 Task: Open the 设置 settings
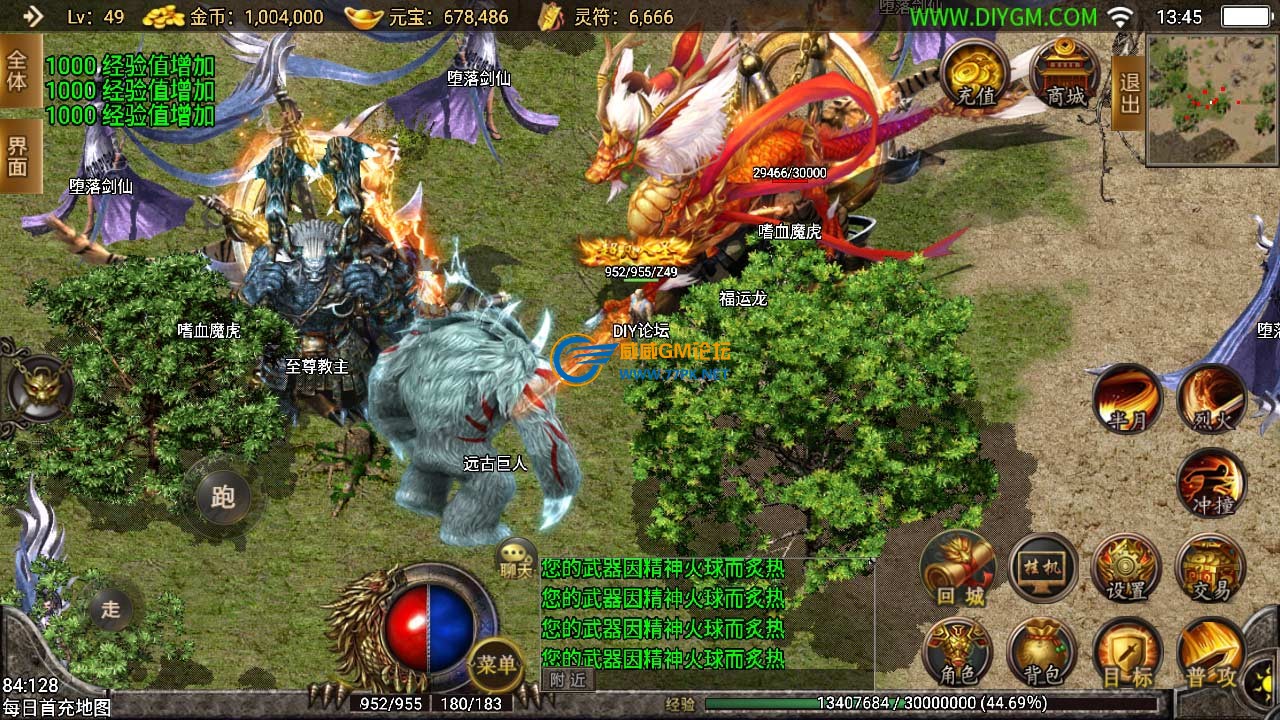coord(1127,568)
